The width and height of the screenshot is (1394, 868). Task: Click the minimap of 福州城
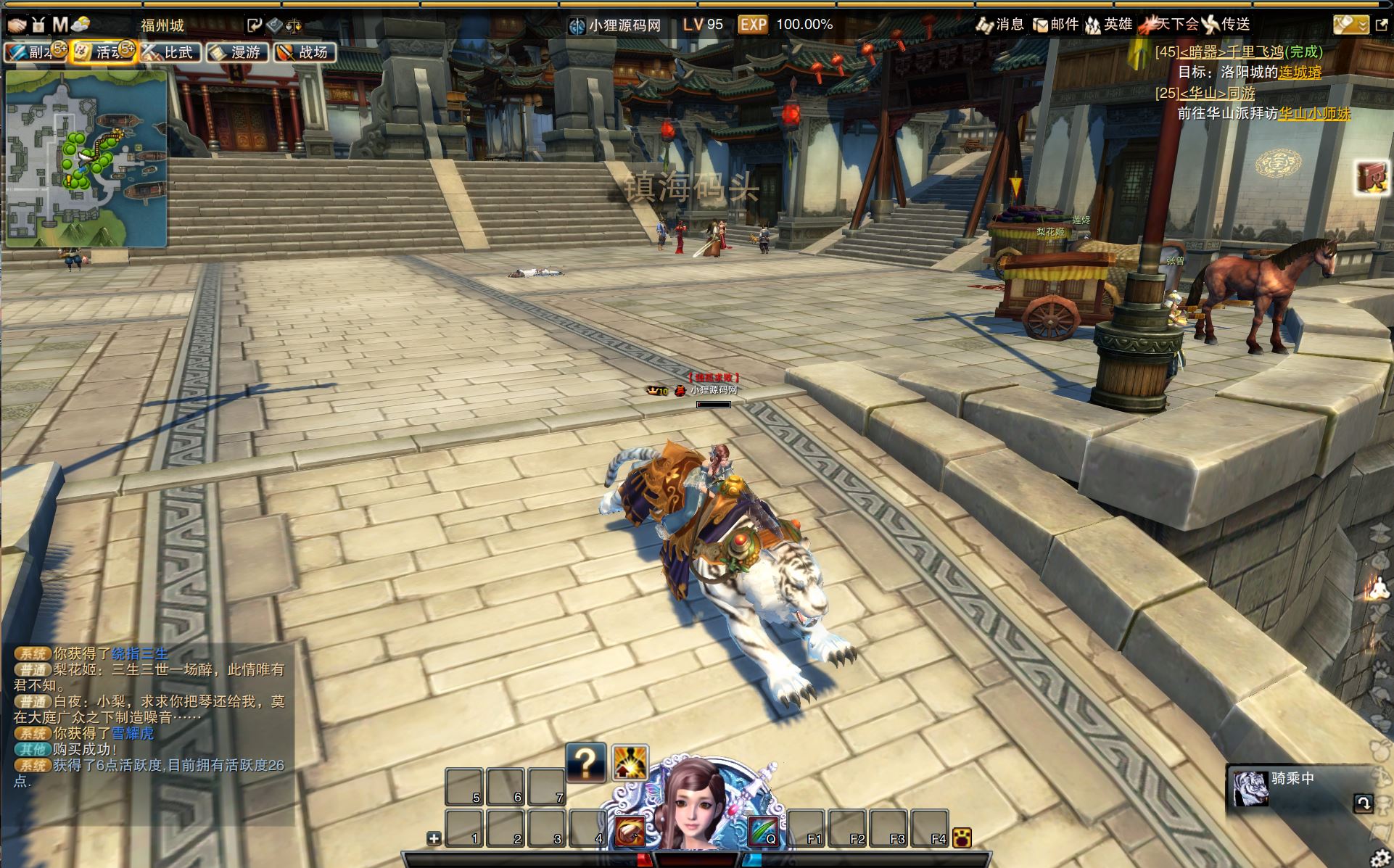[86, 158]
